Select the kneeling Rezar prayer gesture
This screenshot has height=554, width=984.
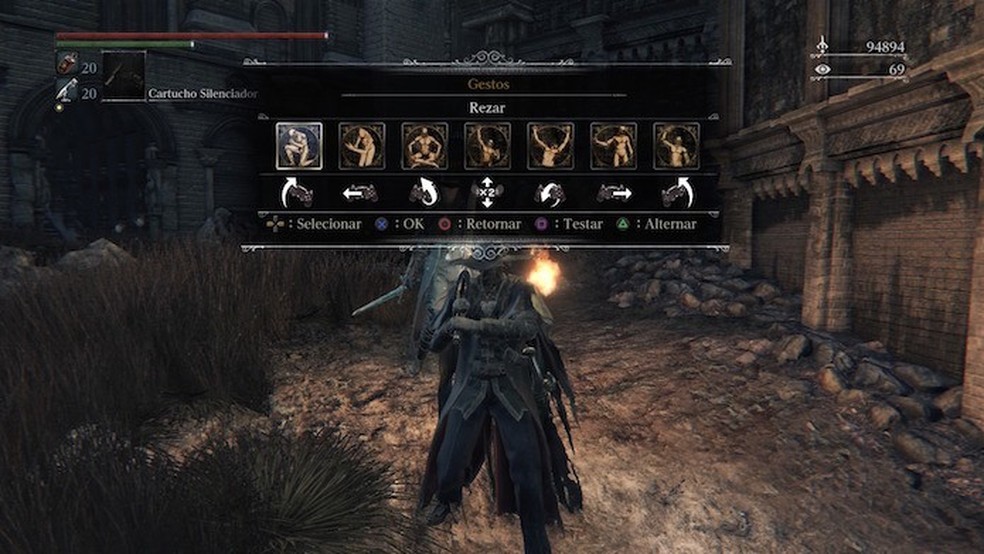299,146
